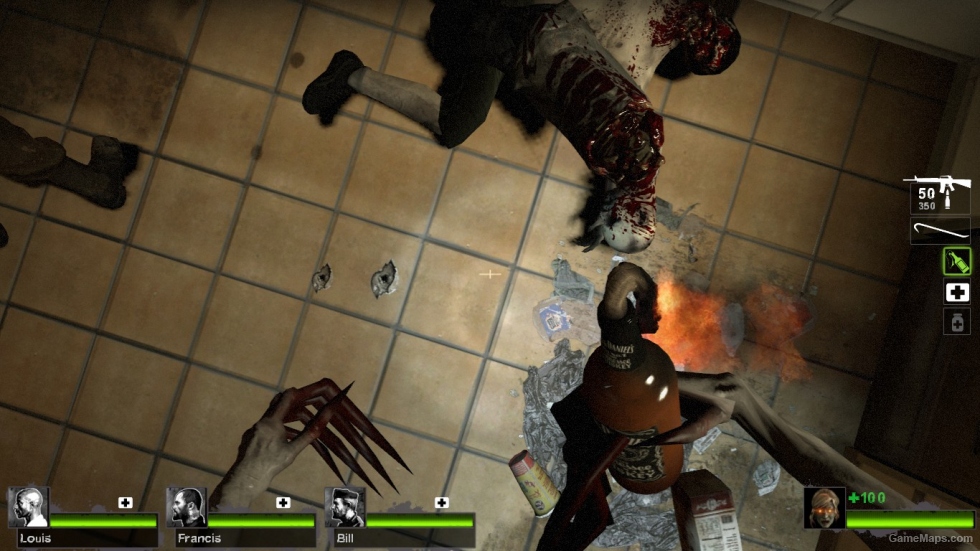Screen dimensions: 980x551
Task: Choose the highlighted molotov slot
Action: click(956, 261)
